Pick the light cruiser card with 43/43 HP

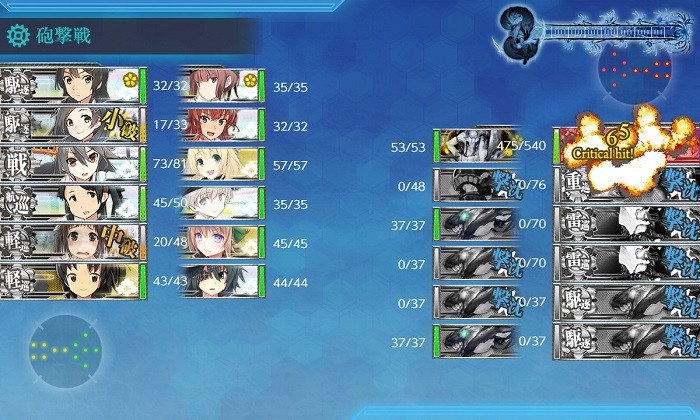70,281
